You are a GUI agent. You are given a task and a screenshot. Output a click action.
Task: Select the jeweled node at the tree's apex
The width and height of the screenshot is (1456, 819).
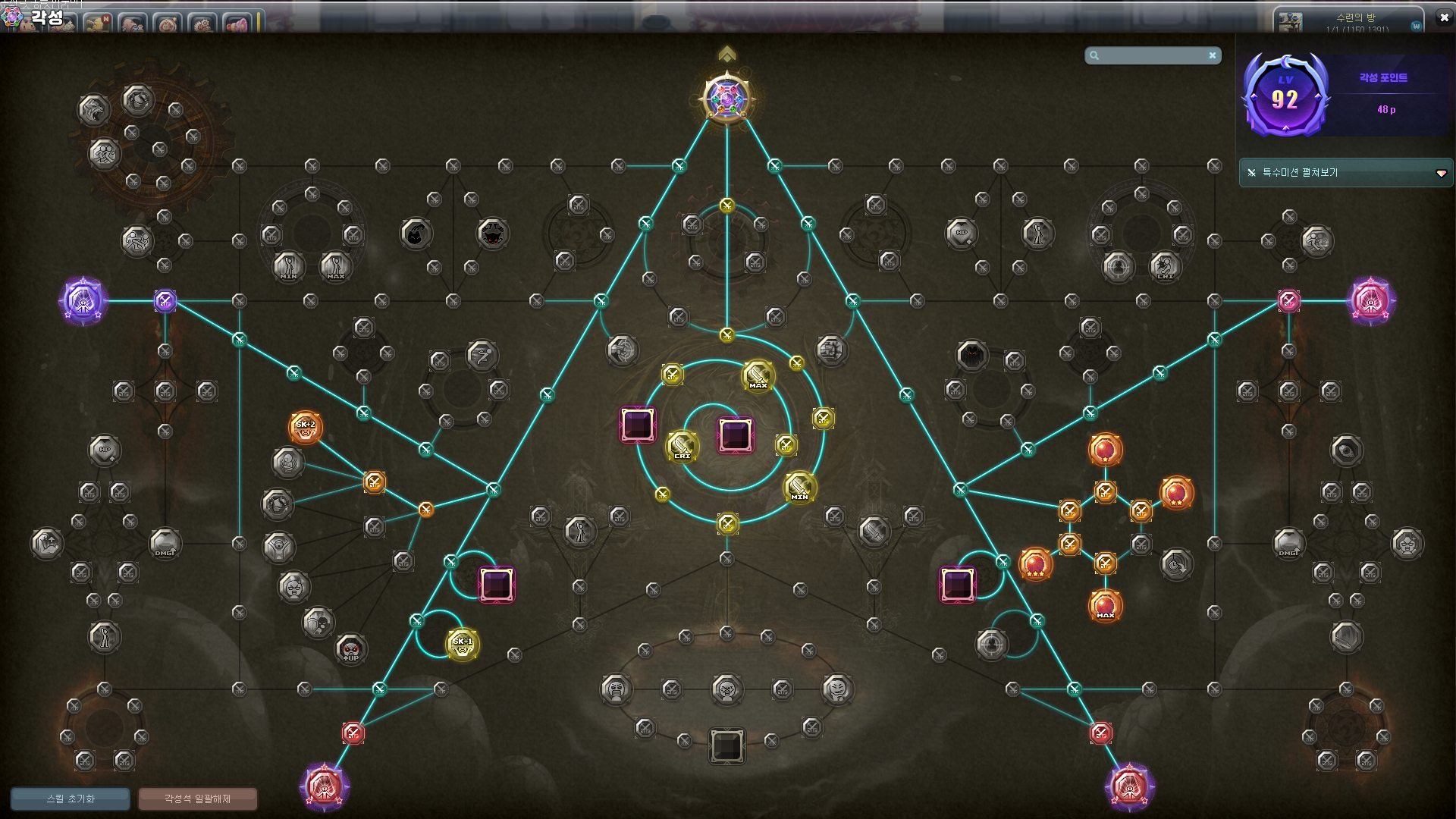coord(726,99)
